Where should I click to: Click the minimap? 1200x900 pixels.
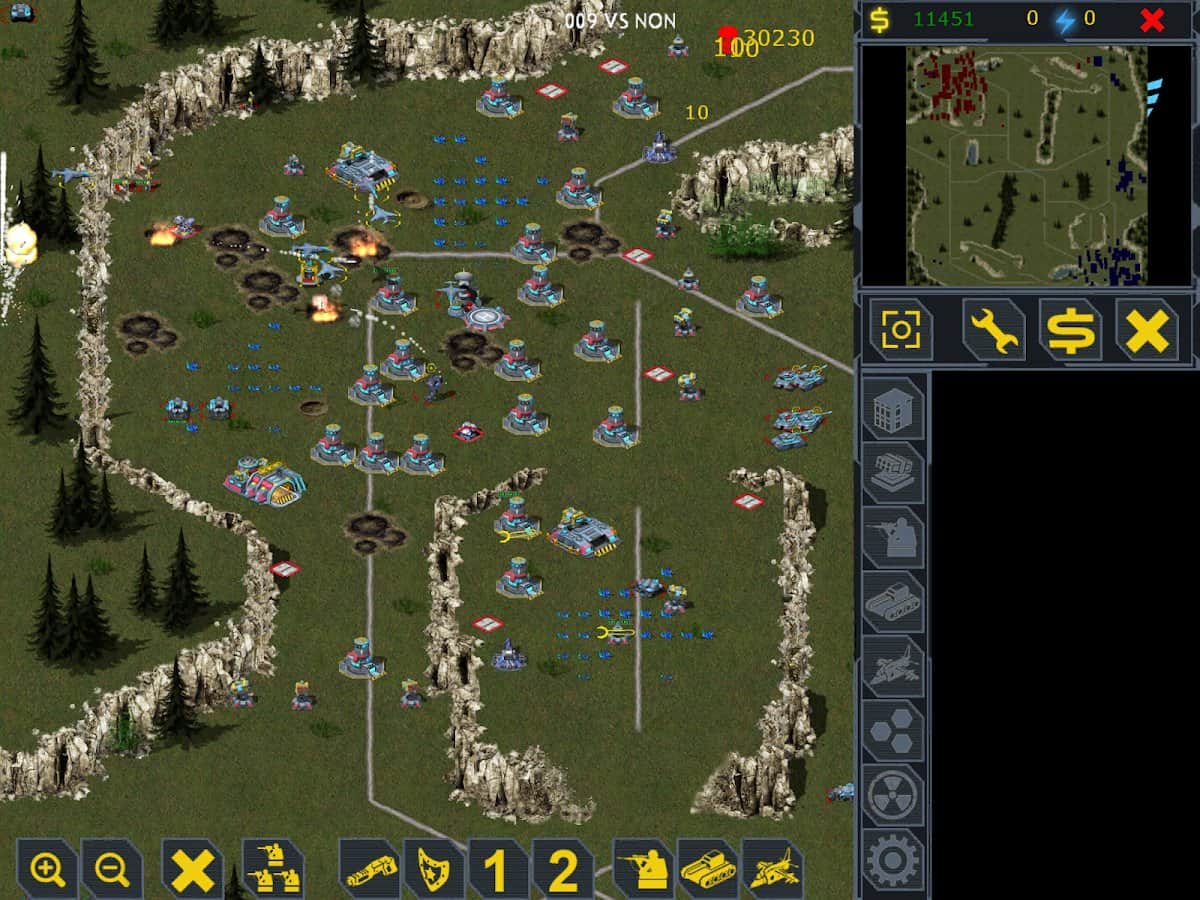1026,166
